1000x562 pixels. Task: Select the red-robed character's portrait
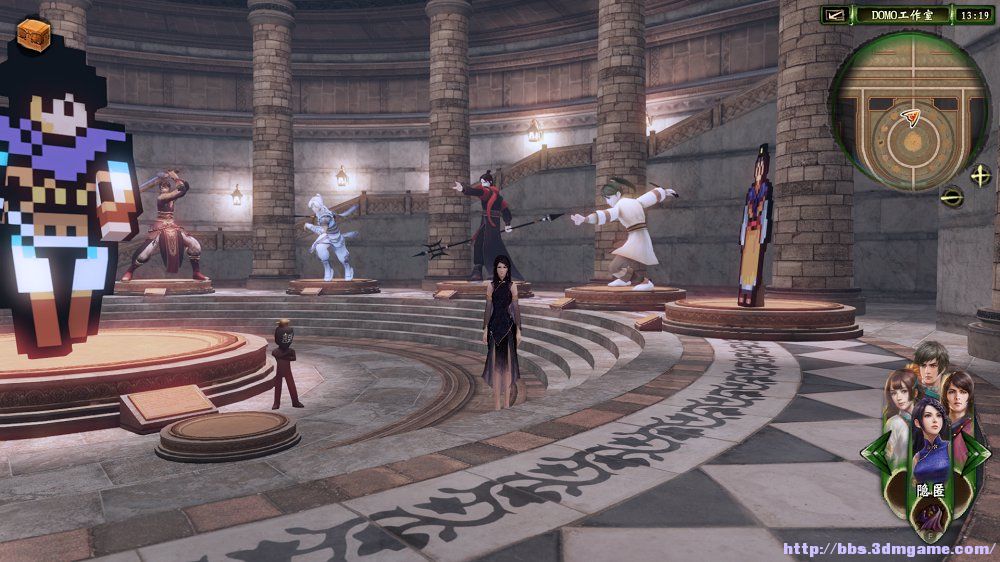[957, 398]
